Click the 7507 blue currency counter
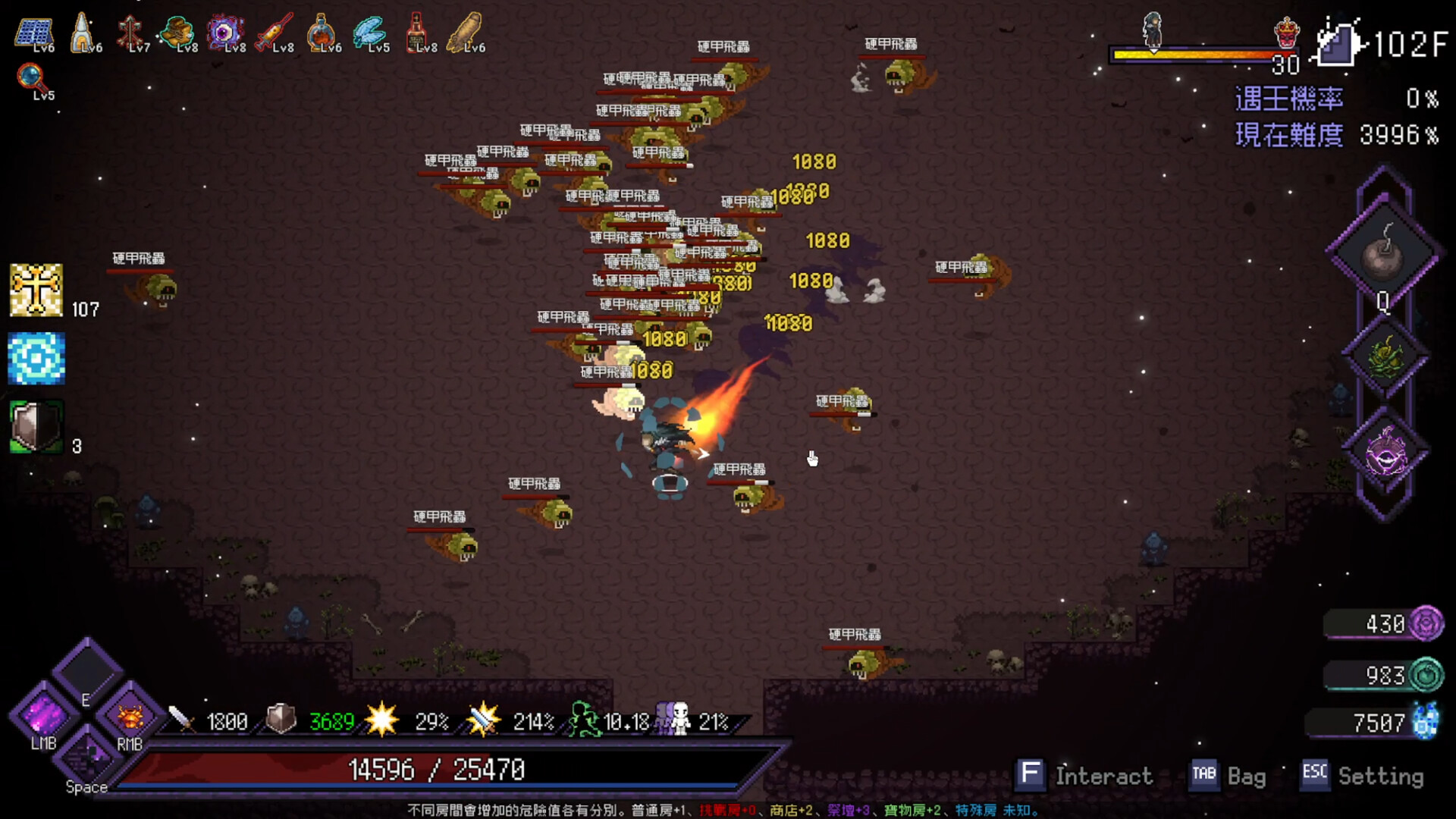The width and height of the screenshot is (1456, 819). pyautogui.click(x=1380, y=724)
